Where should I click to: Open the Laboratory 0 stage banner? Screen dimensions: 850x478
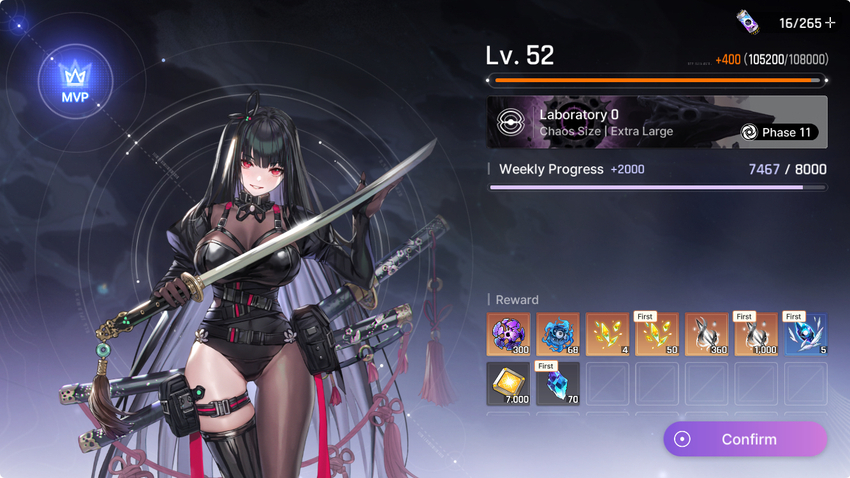(x=657, y=122)
